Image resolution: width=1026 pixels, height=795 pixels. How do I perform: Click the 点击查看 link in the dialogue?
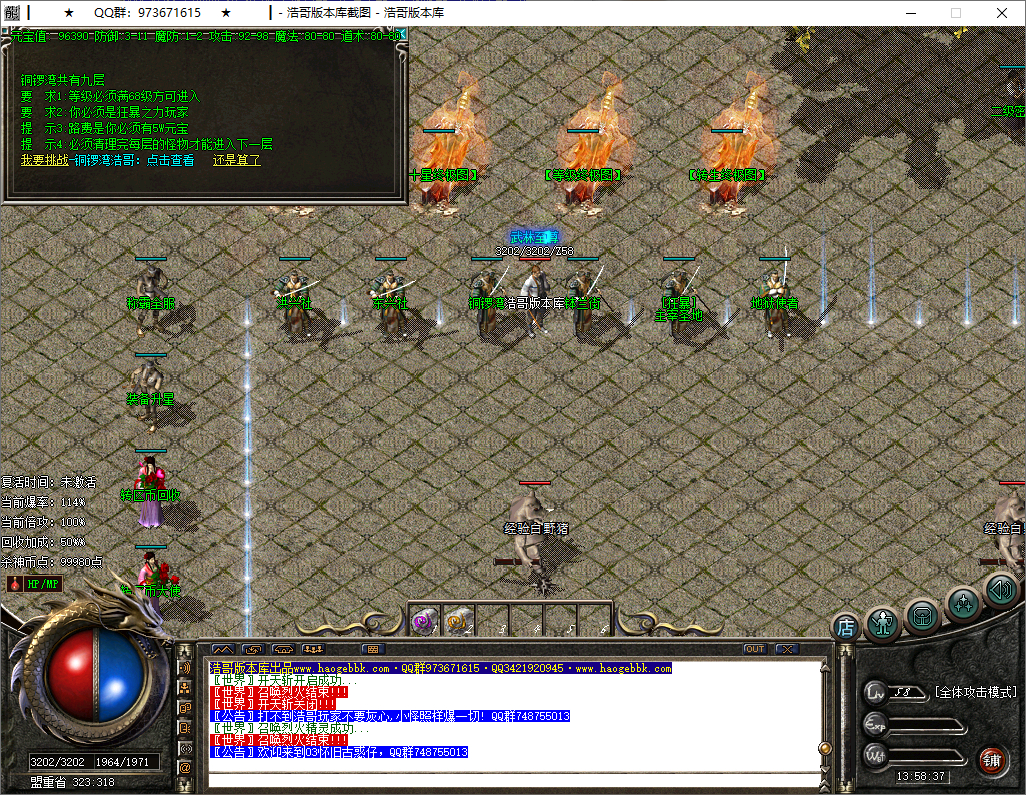click(x=170, y=160)
